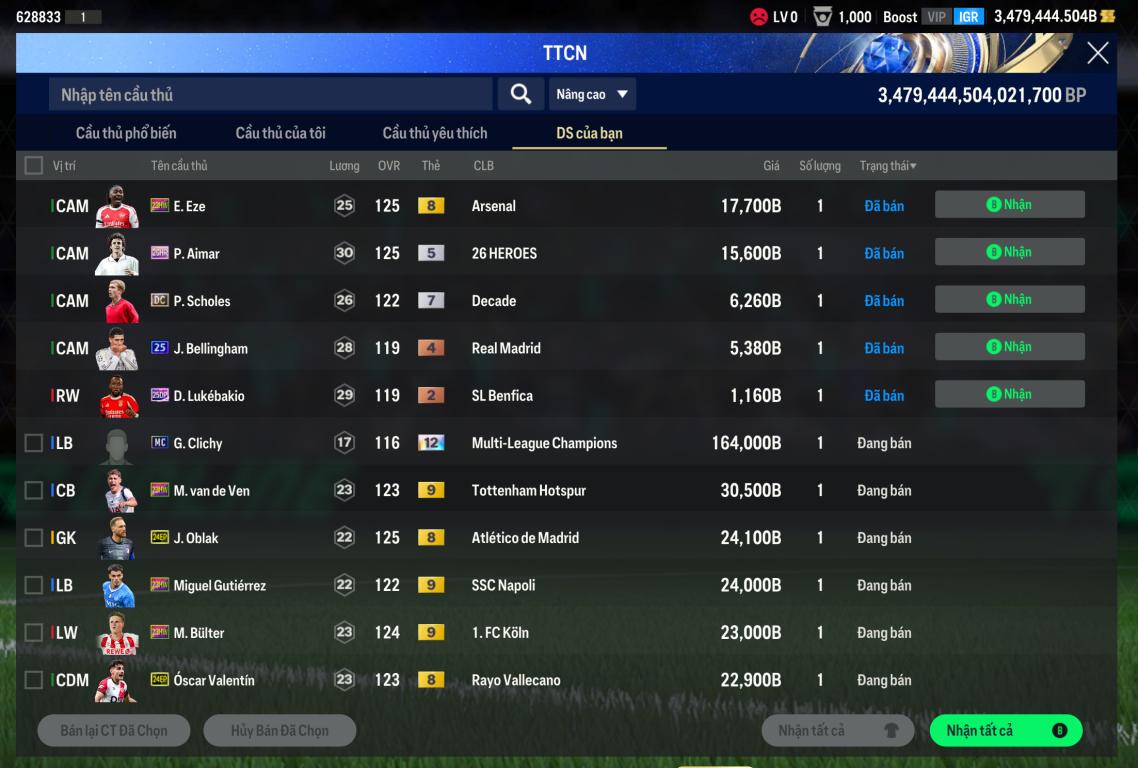
Task: Open the Cầu thủ của tôi tab
Action: click(x=280, y=133)
